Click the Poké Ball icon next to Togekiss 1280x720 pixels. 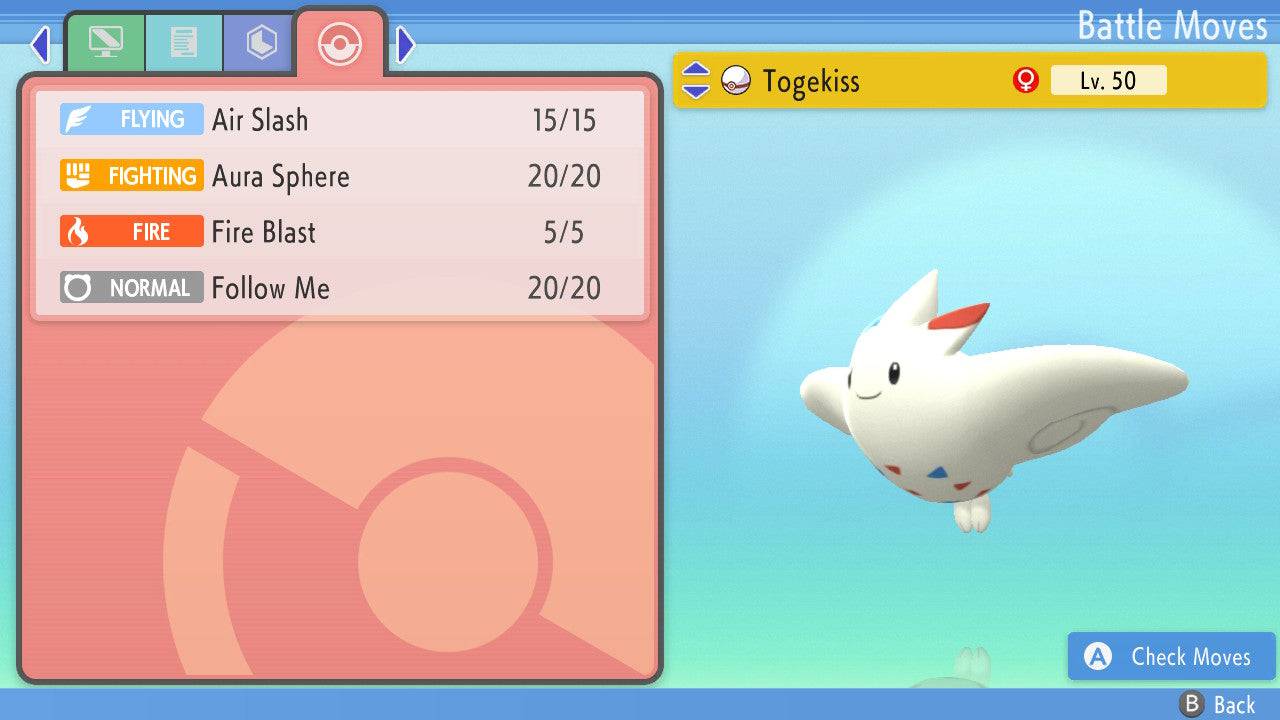[x=737, y=81]
